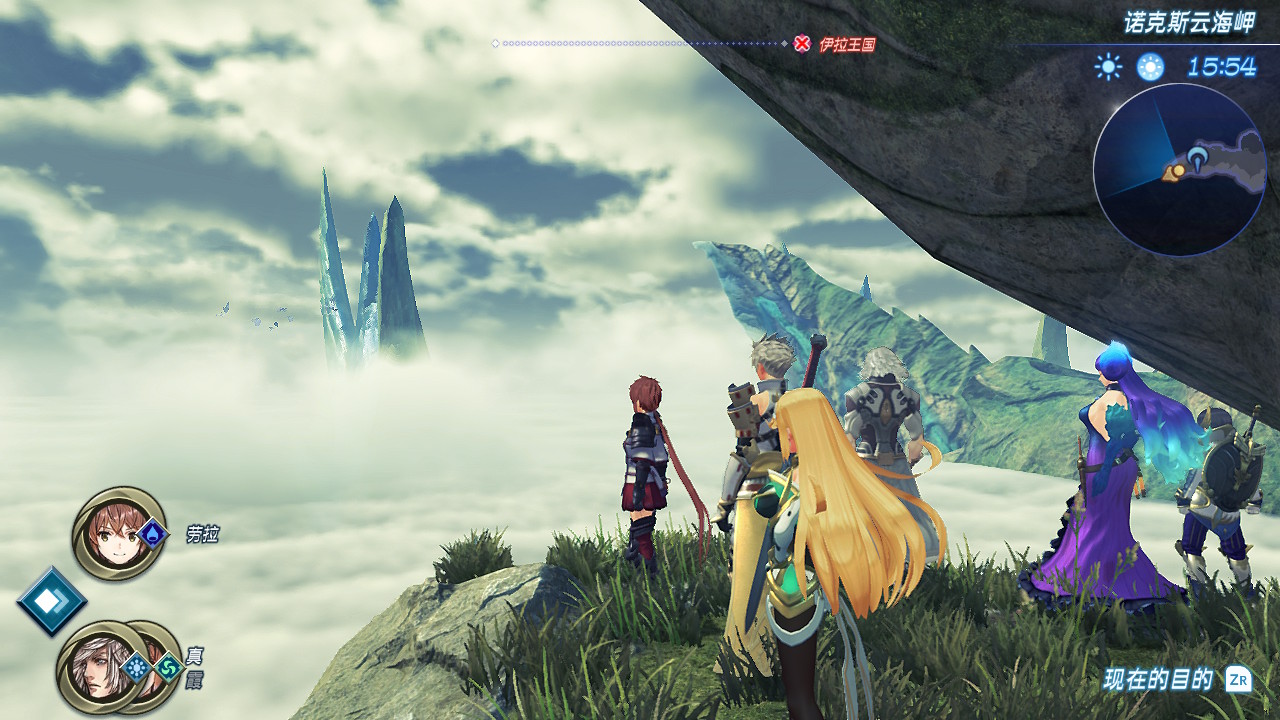Click Jin's ice element icon
Viewport: 1280px width, 720px height.
[x=136, y=667]
